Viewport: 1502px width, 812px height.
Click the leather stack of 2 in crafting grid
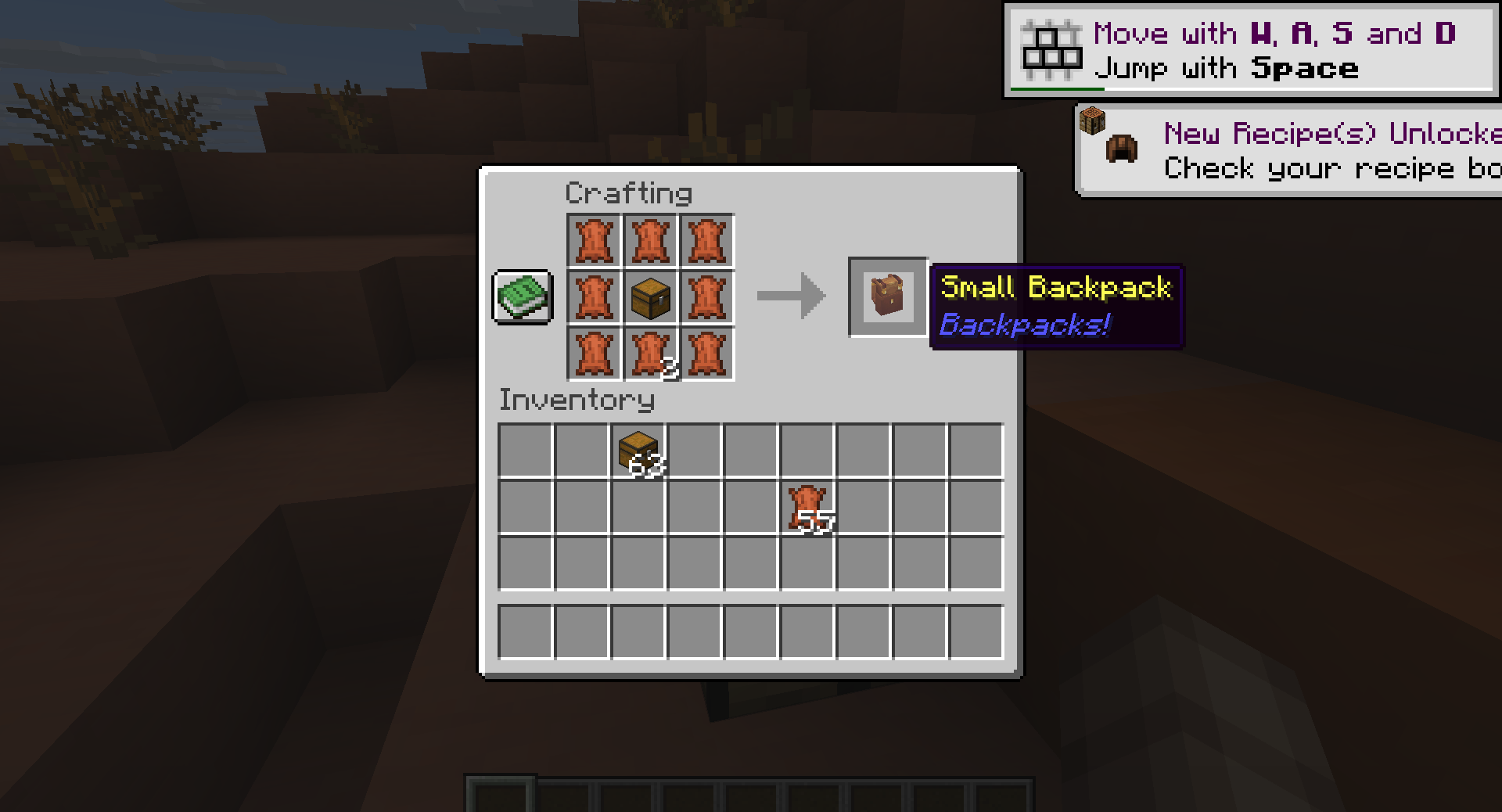[650, 354]
